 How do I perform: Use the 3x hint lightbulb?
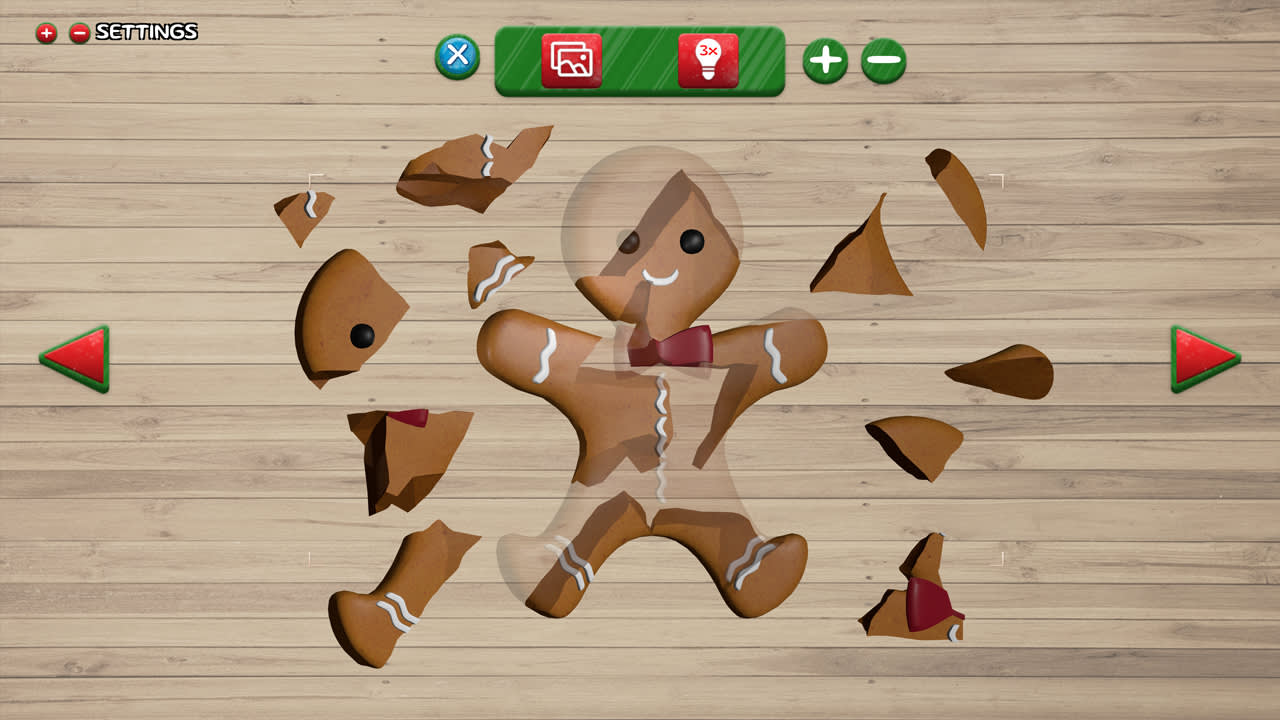(707, 59)
